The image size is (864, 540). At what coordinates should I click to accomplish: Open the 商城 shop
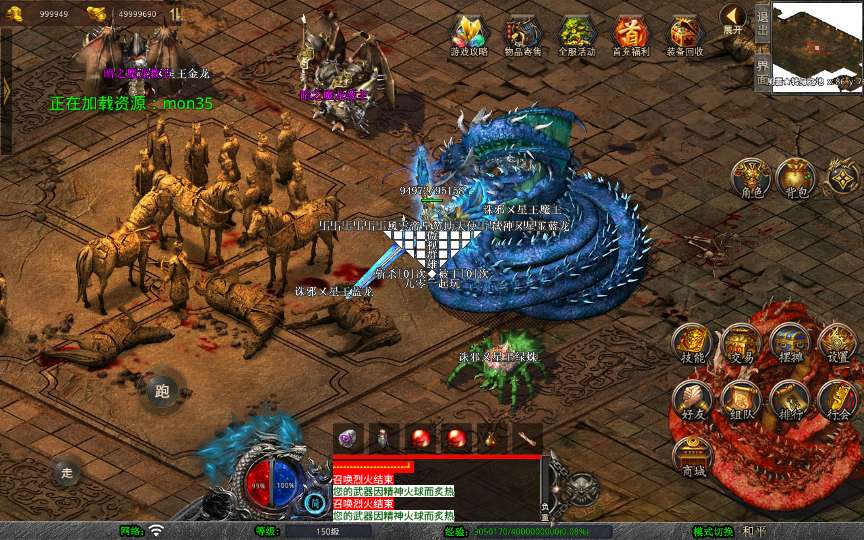pyautogui.click(x=692, y=456)
